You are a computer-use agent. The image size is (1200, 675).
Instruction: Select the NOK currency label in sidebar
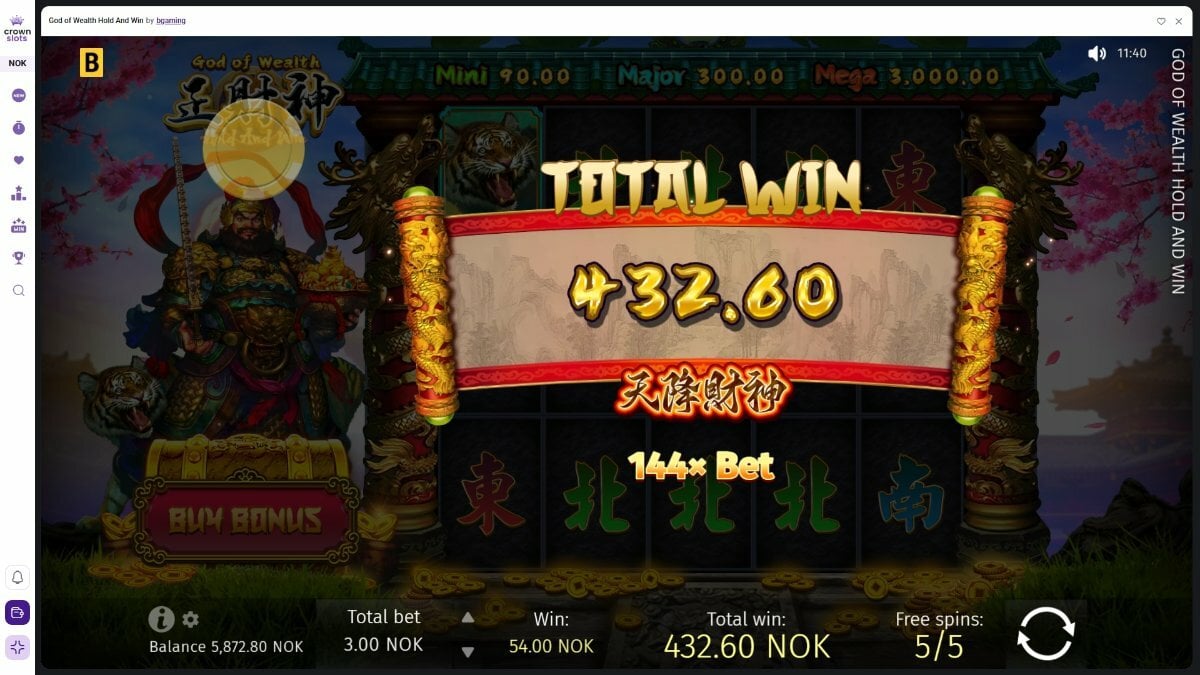tap(18, 63)
